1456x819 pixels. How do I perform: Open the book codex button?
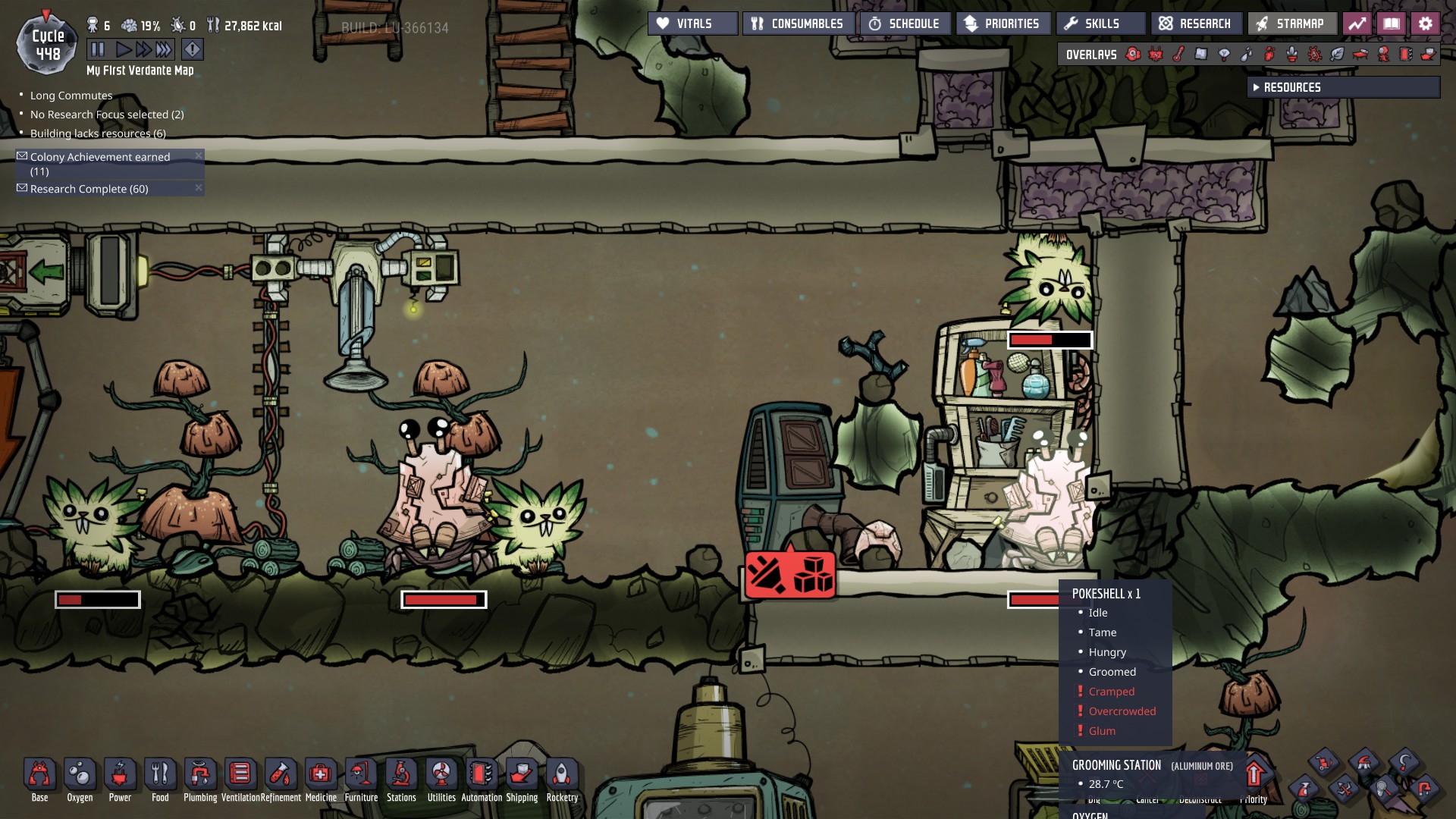(x=1392, y=24)
